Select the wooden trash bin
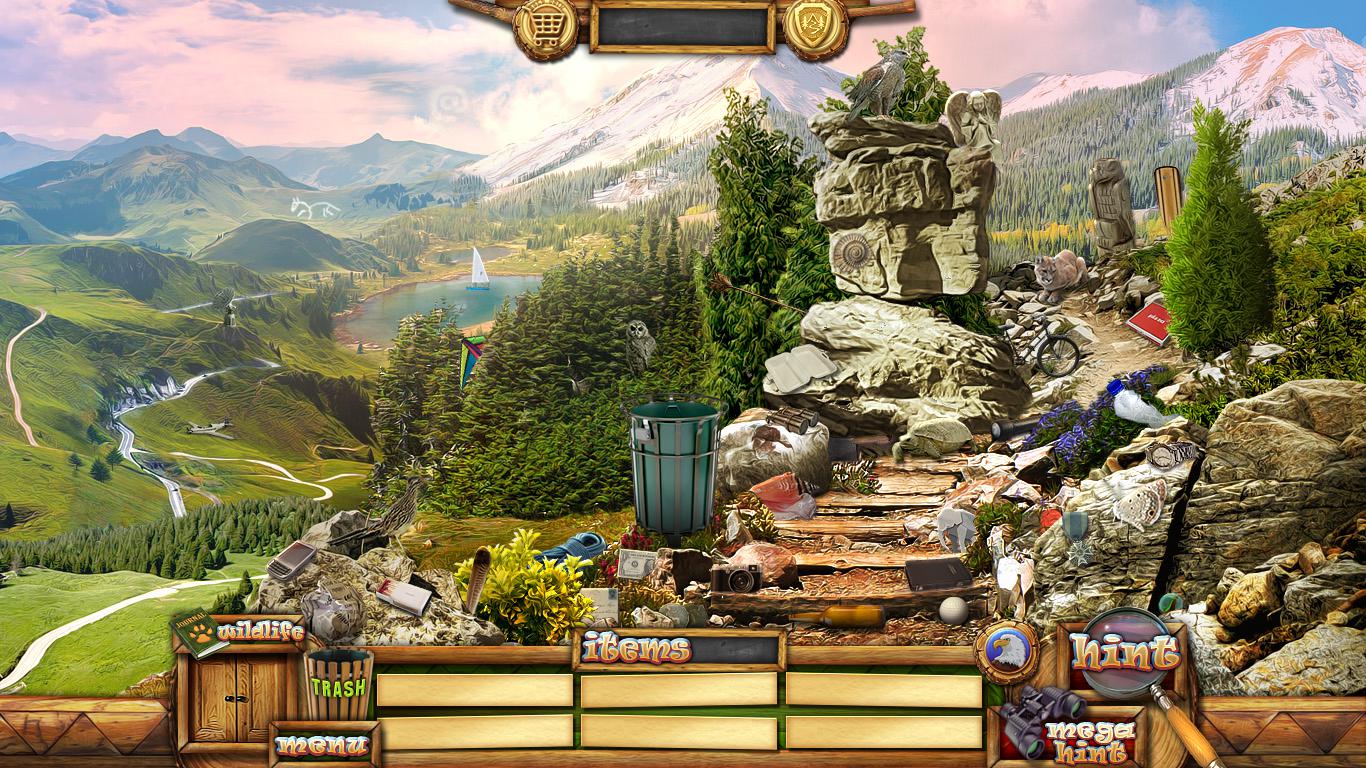This screenshot has width=1366, height=768. tap(338, 684)
